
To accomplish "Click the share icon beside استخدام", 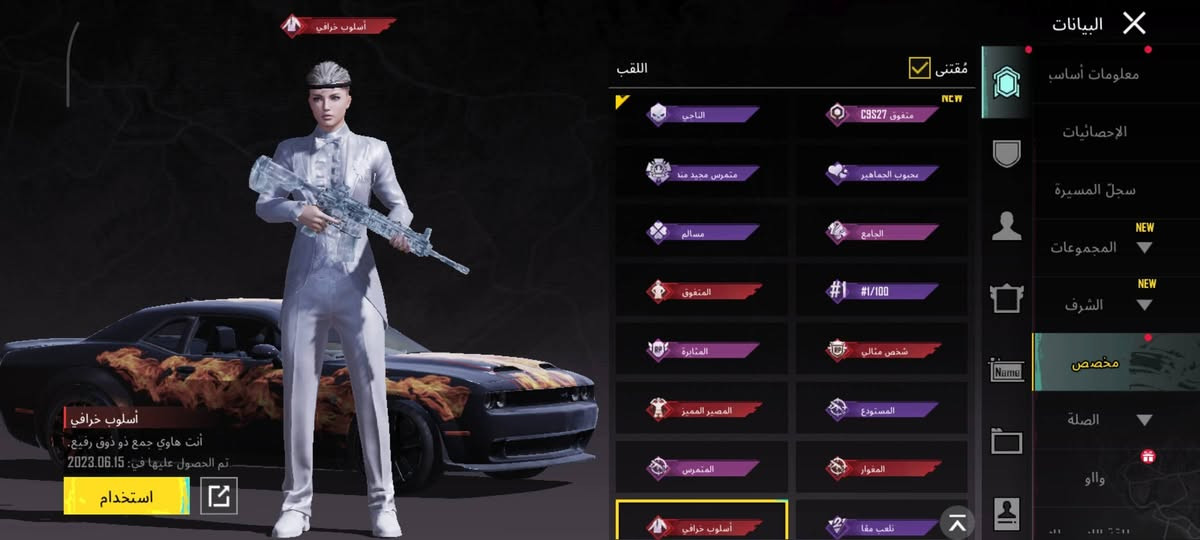I will point(219,496).
